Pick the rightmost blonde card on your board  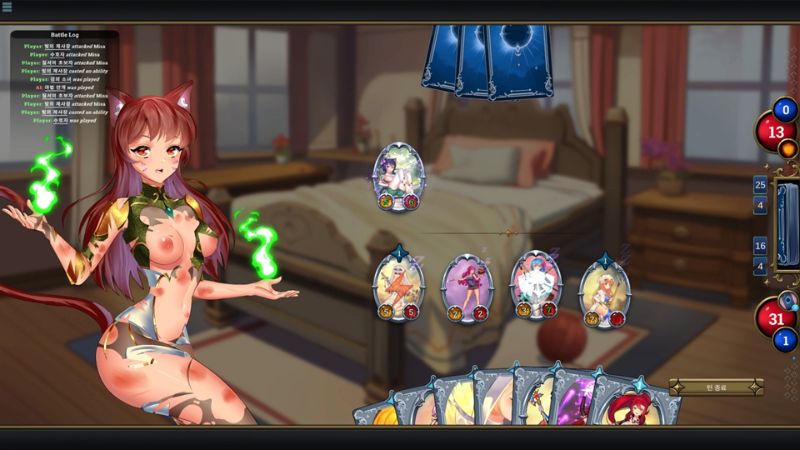[x=604, y=290]
